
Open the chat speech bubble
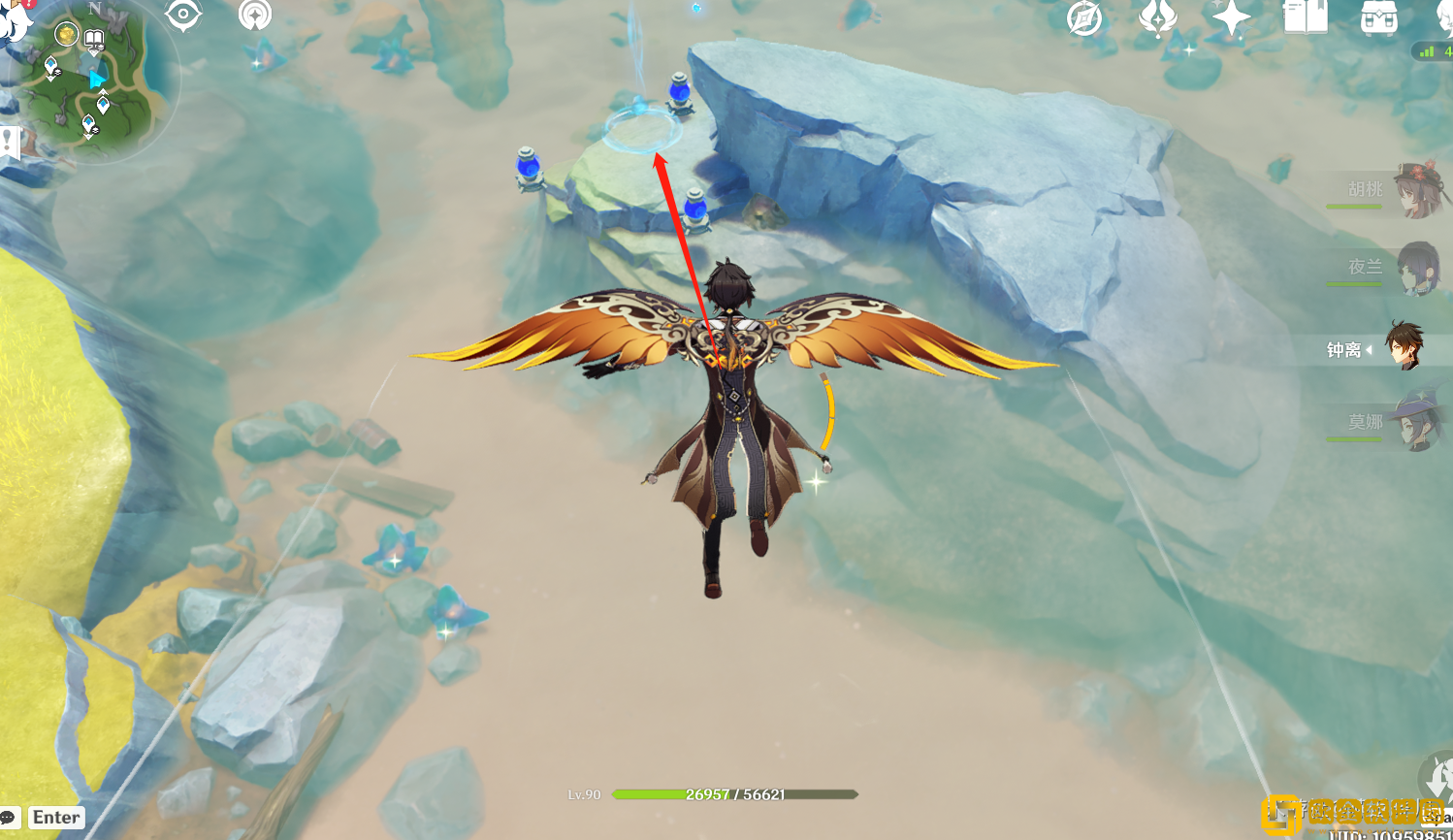10,818
